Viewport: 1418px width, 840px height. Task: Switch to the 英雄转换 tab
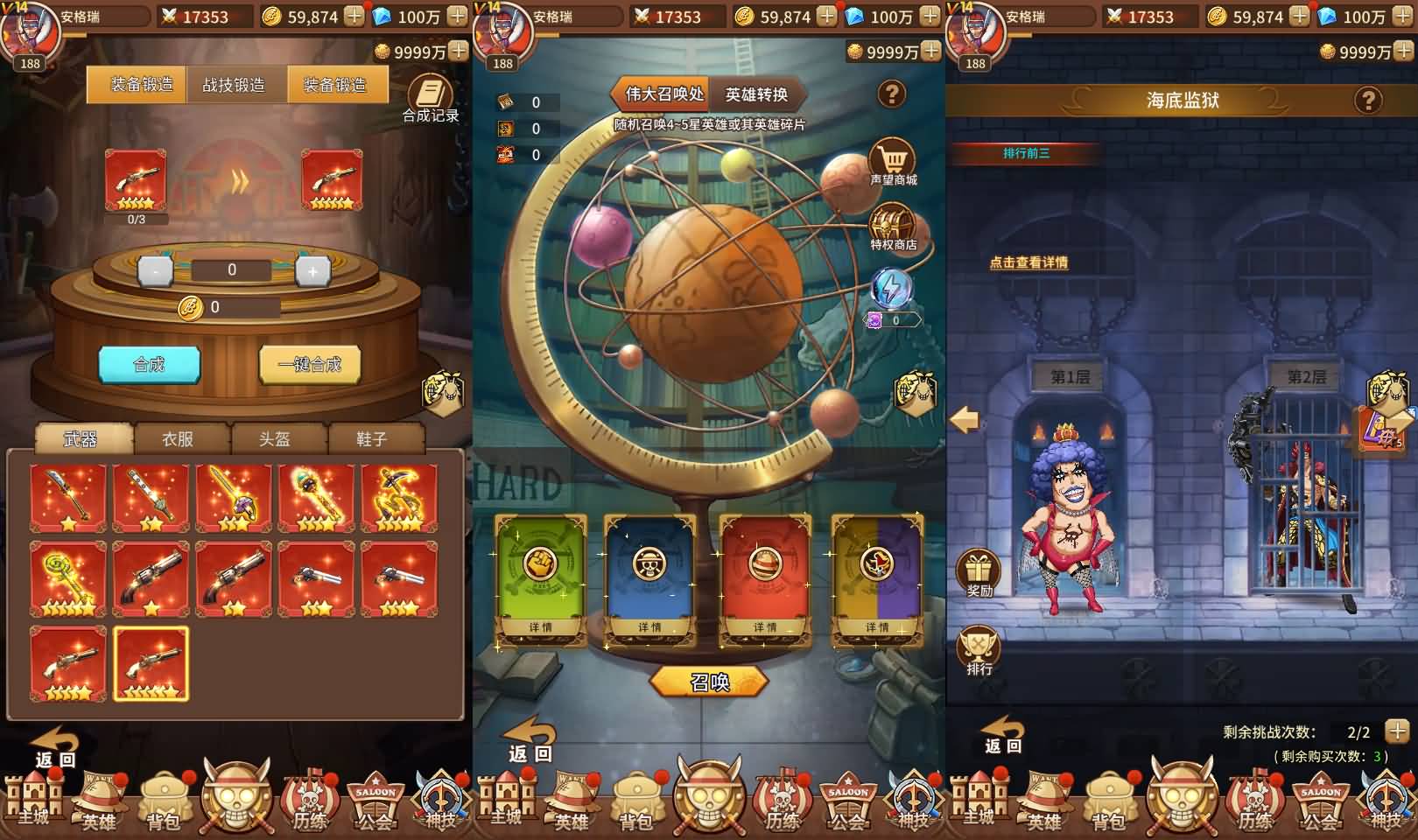coord(756,94)
